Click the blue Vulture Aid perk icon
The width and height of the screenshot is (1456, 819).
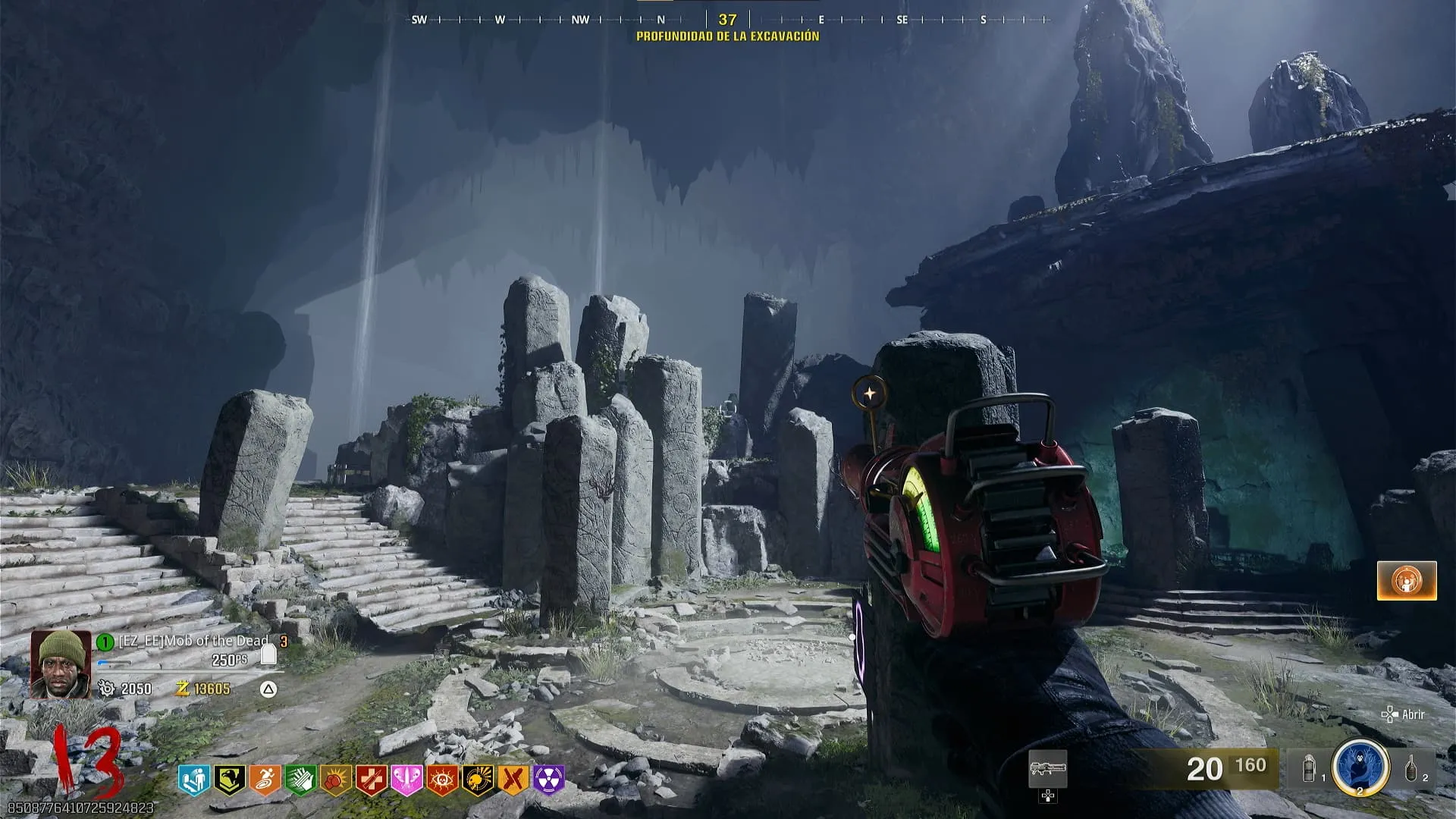tap(193, 780)
